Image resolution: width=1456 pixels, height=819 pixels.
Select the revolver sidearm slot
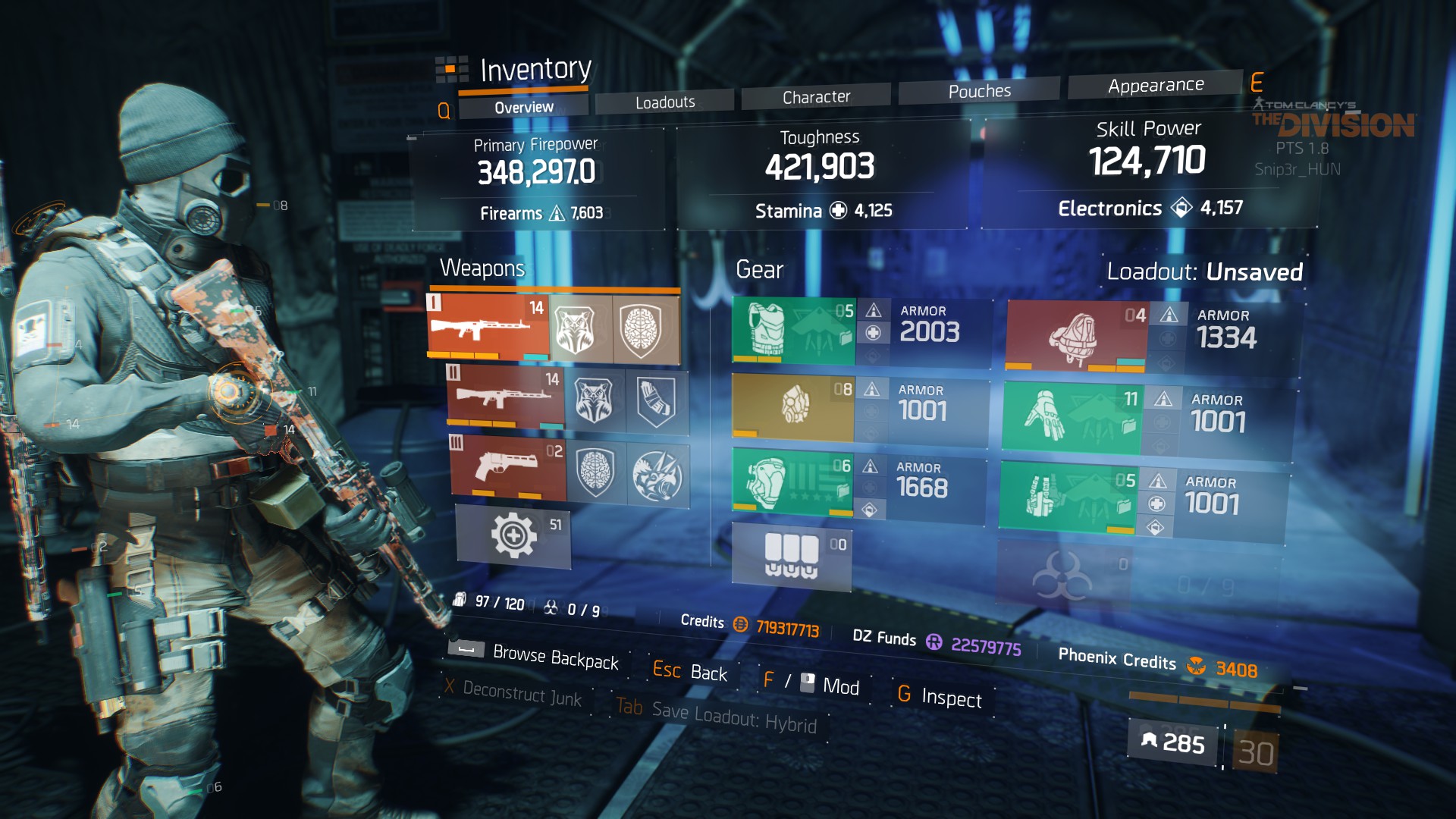[508, 466]
